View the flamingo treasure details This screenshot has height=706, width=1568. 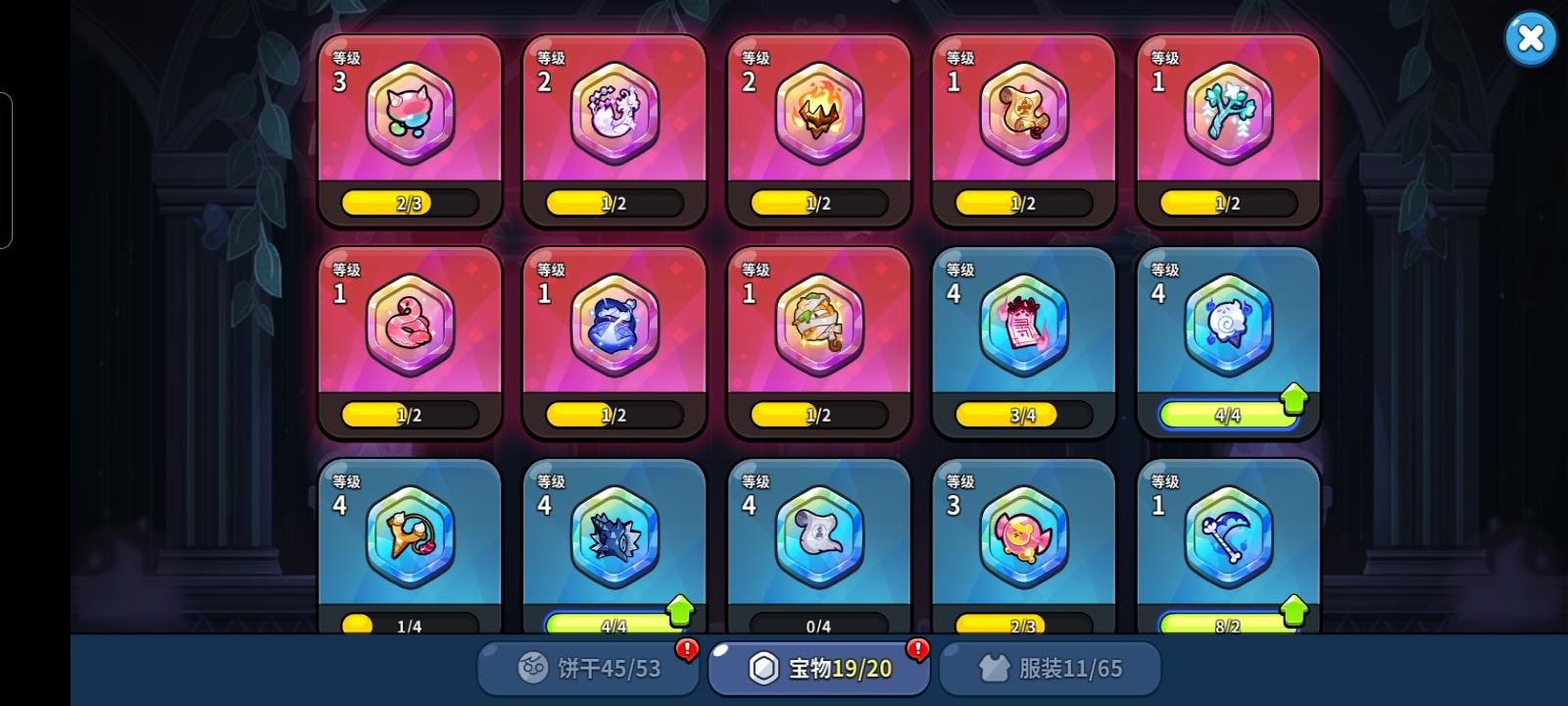tap(410, 324)
